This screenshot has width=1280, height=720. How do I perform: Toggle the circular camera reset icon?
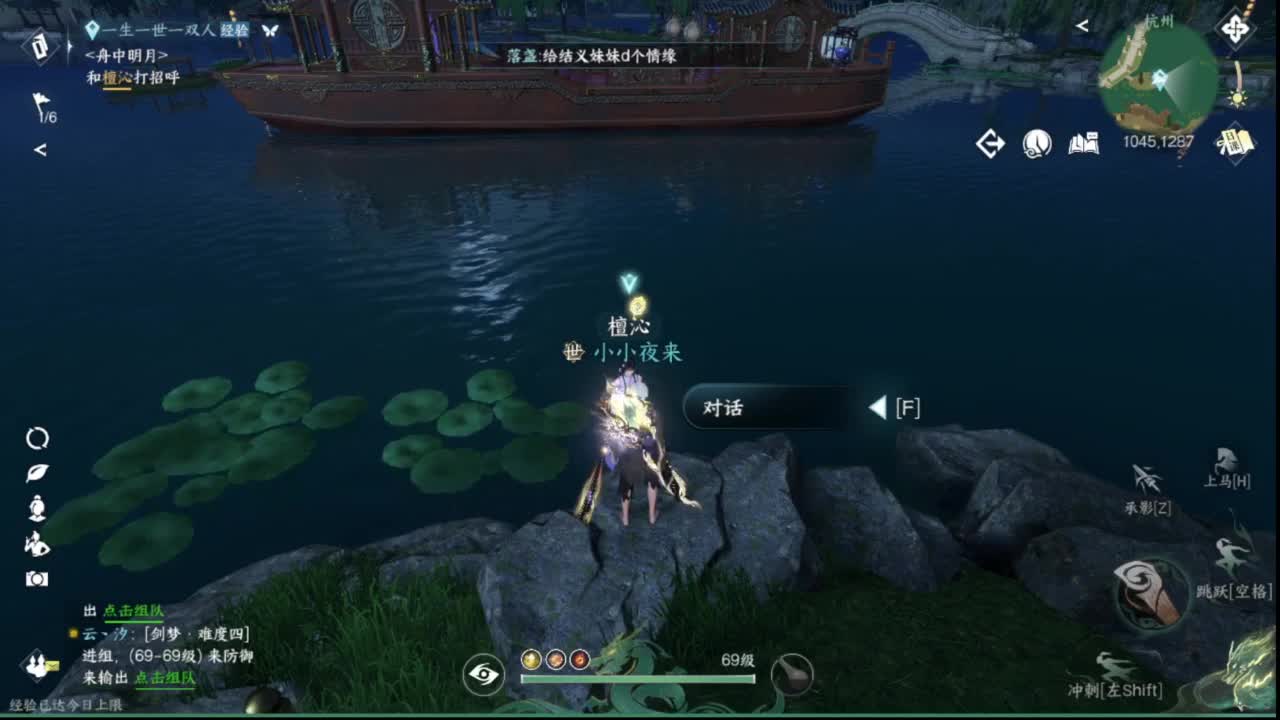[36, 437]
